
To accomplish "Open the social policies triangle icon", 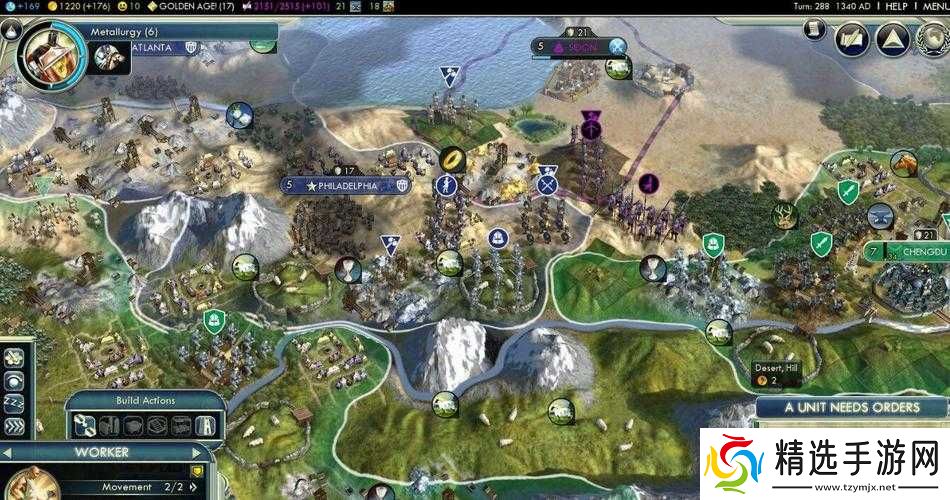I will [892, 40].
